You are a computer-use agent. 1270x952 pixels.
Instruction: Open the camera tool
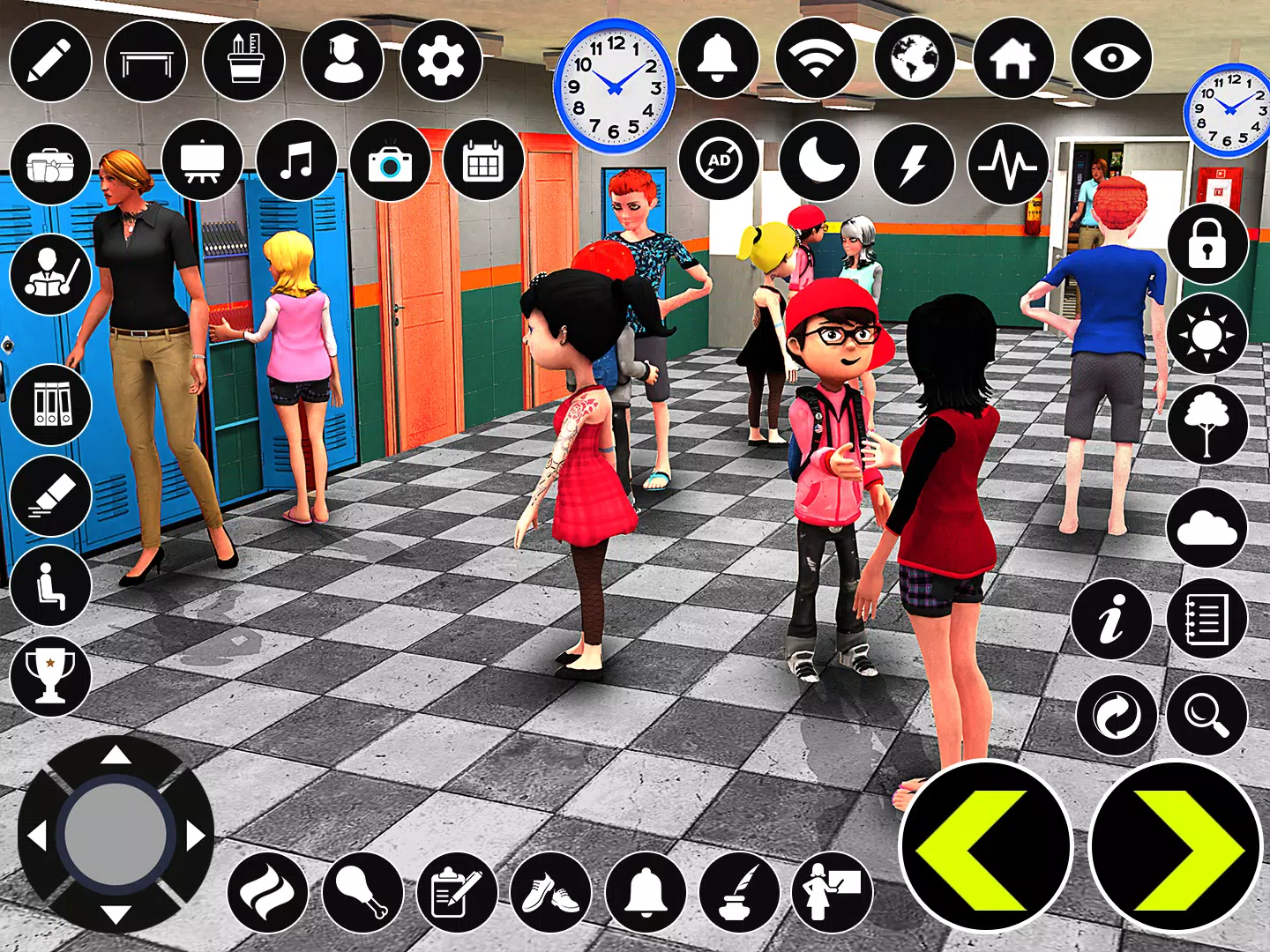392,163
